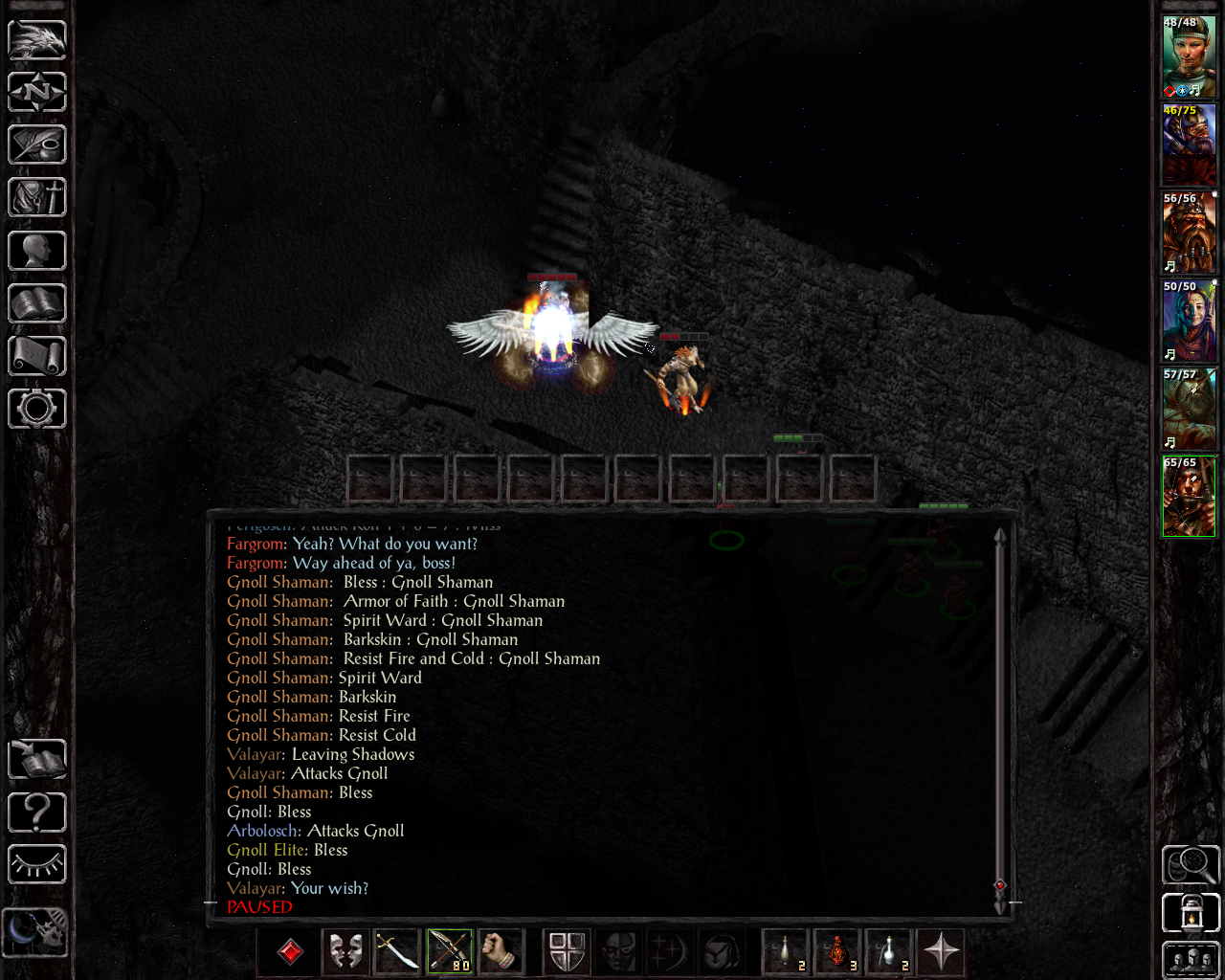The height and width of the screenshot is (980, 1225).
Task: Choose the fist unarmed attack slot
Action: click(x=500, y=952)
